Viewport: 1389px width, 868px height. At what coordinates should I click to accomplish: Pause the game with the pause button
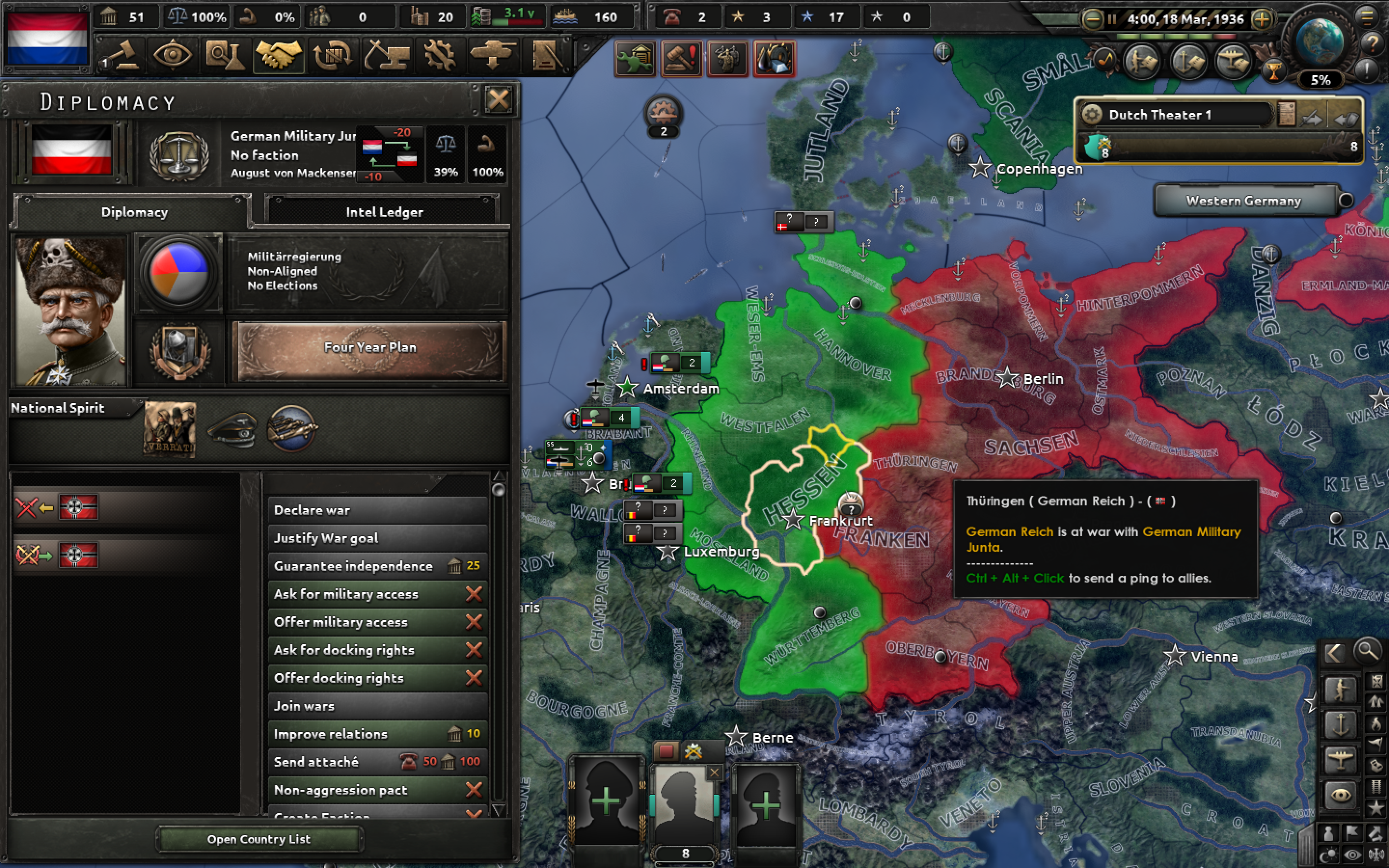point(1112,19)
